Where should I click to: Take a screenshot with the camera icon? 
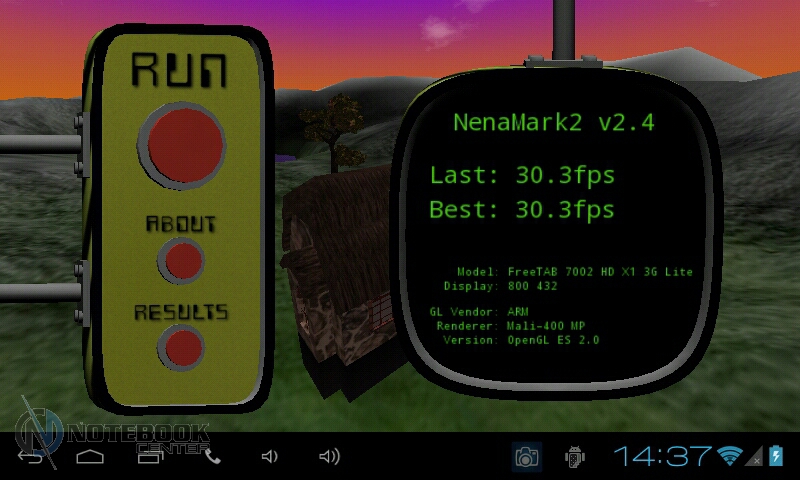point(526,457)
